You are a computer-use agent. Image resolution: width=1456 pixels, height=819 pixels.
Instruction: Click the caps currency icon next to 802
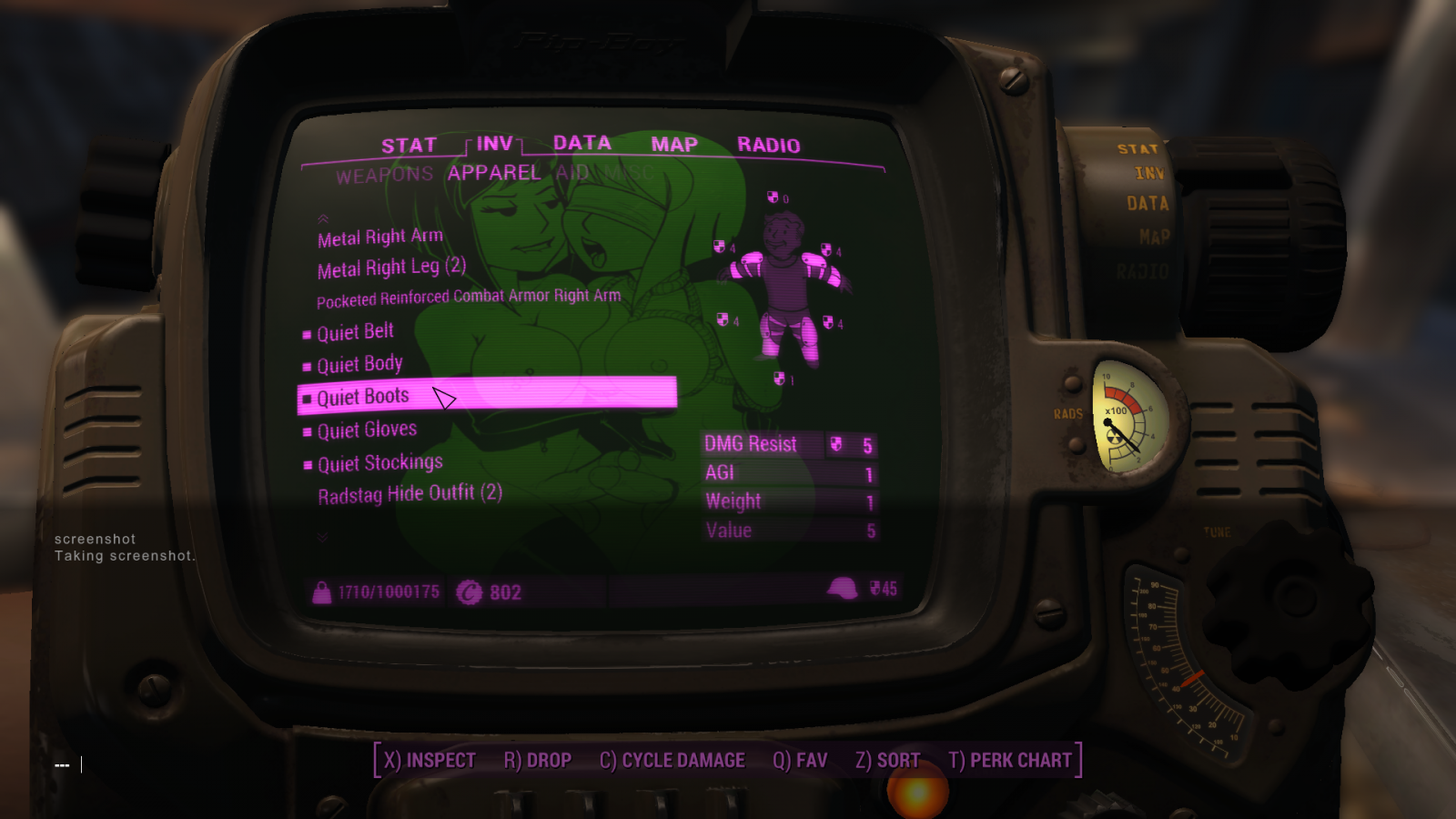(471, 591)
